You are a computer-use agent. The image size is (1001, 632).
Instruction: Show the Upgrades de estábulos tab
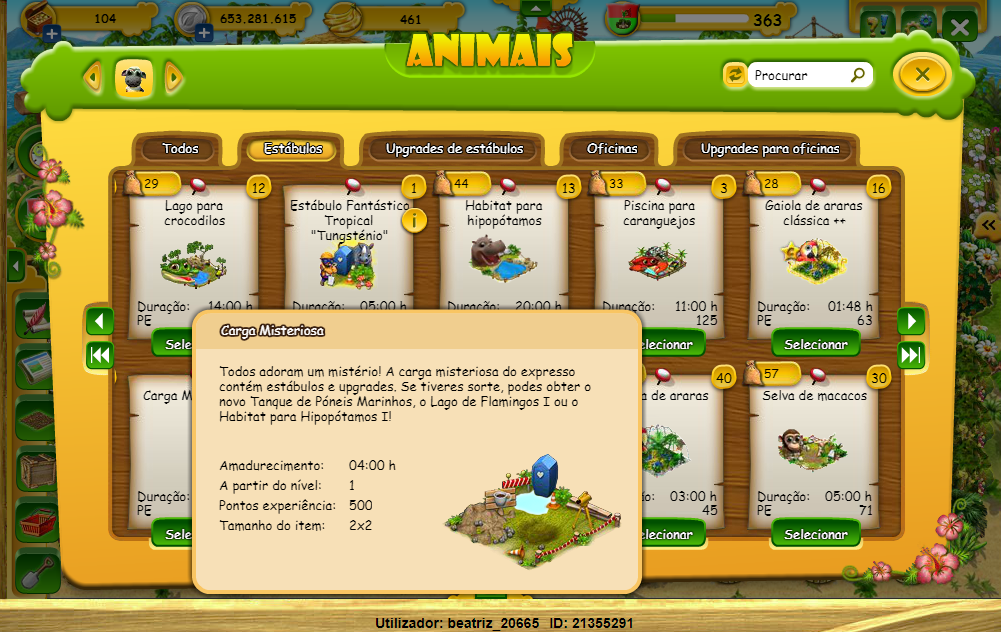[x=454, y=149]
